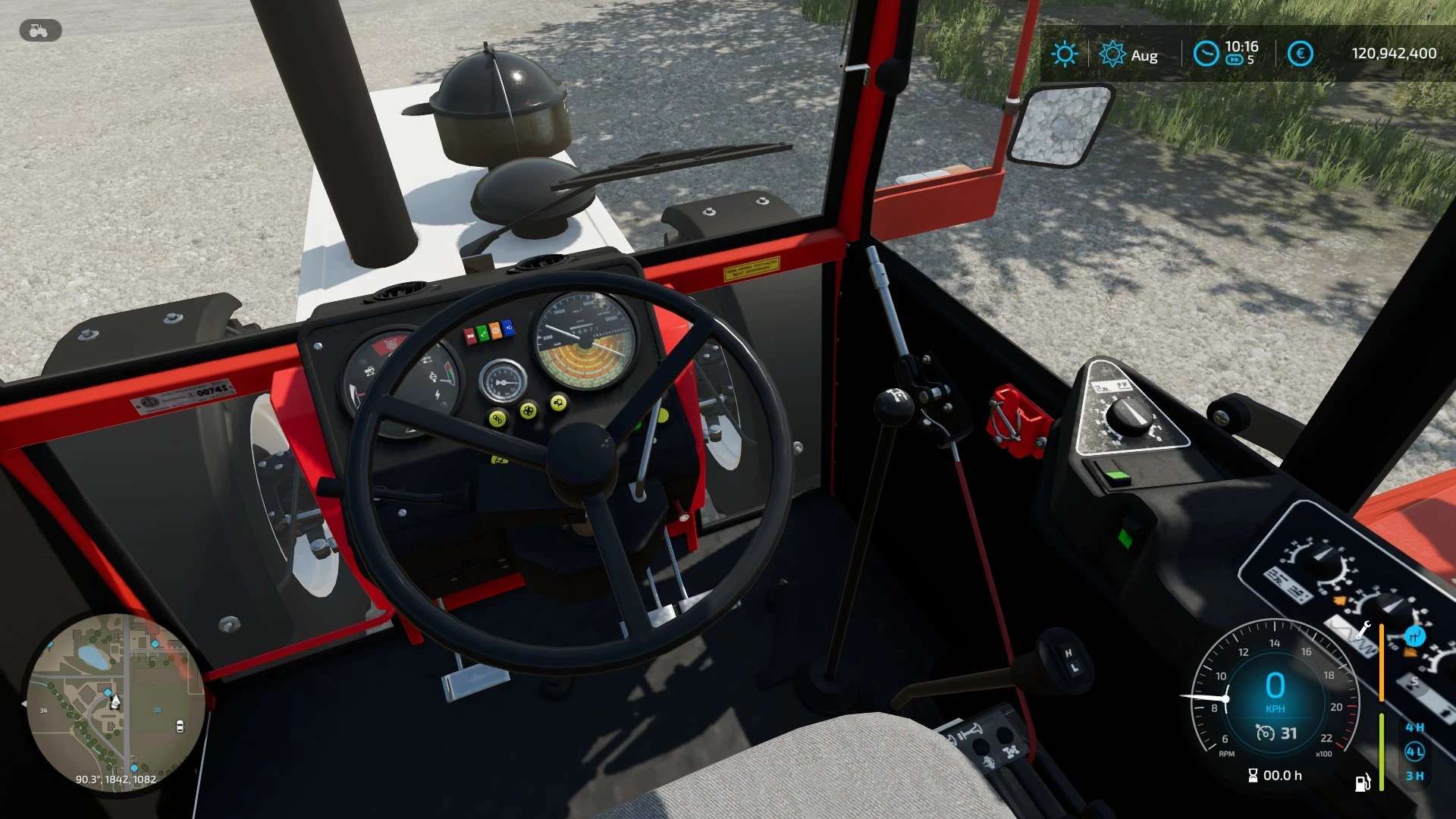
Task: Click the tractor icon in the top-left corner
Action: (x=39, y=30)
